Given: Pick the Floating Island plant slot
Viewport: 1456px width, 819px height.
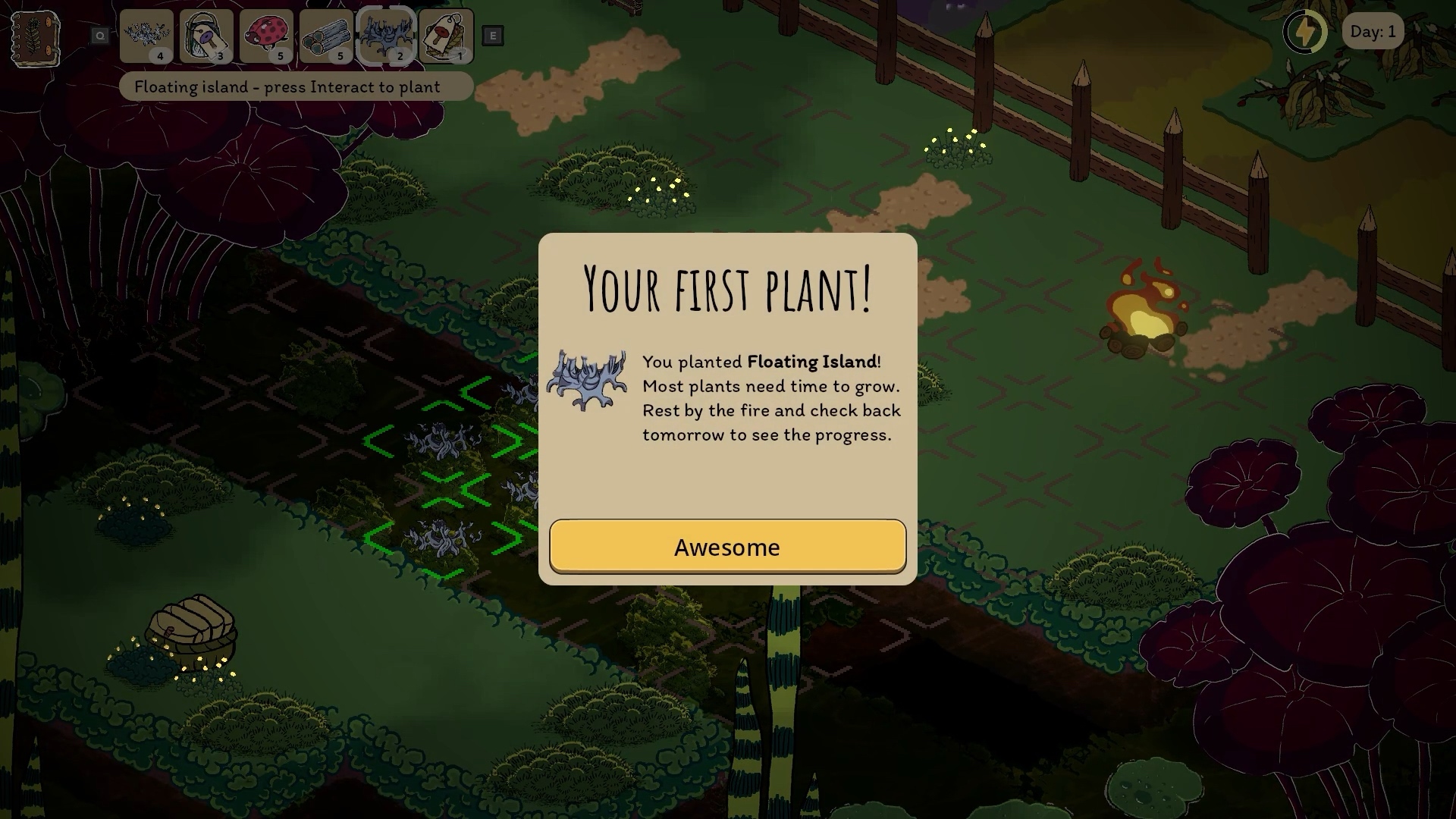Looking at the screenshot, I should pos(386,36).
